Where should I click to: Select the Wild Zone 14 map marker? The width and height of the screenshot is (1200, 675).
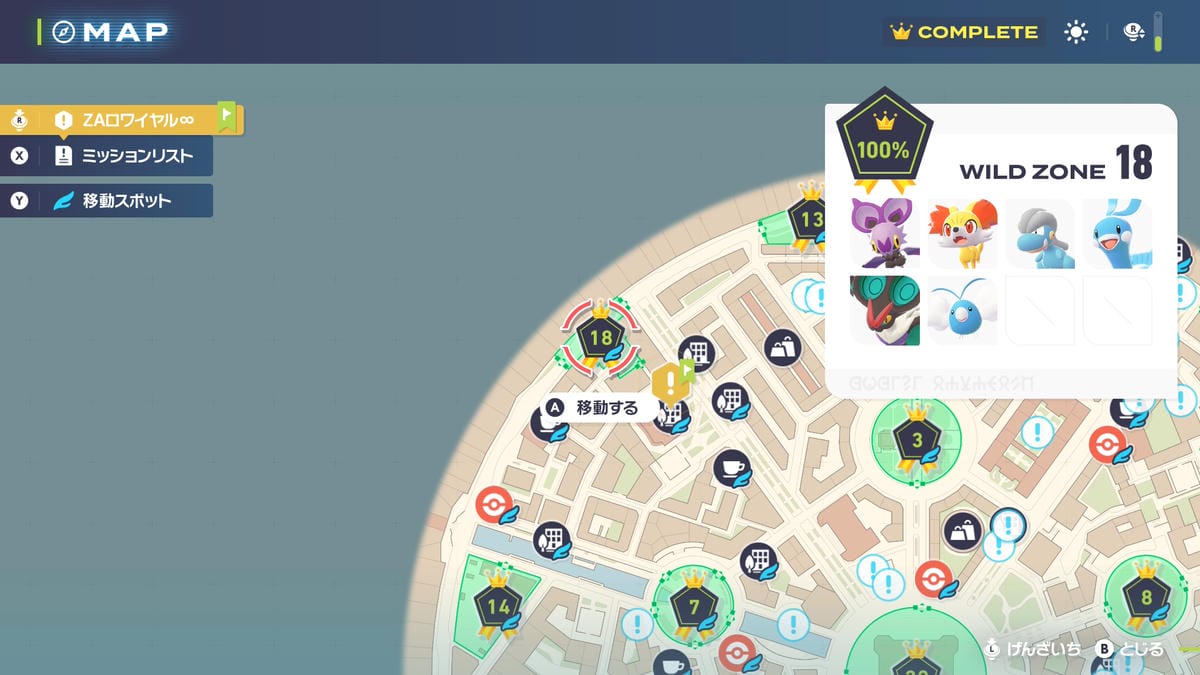point(498,605)
